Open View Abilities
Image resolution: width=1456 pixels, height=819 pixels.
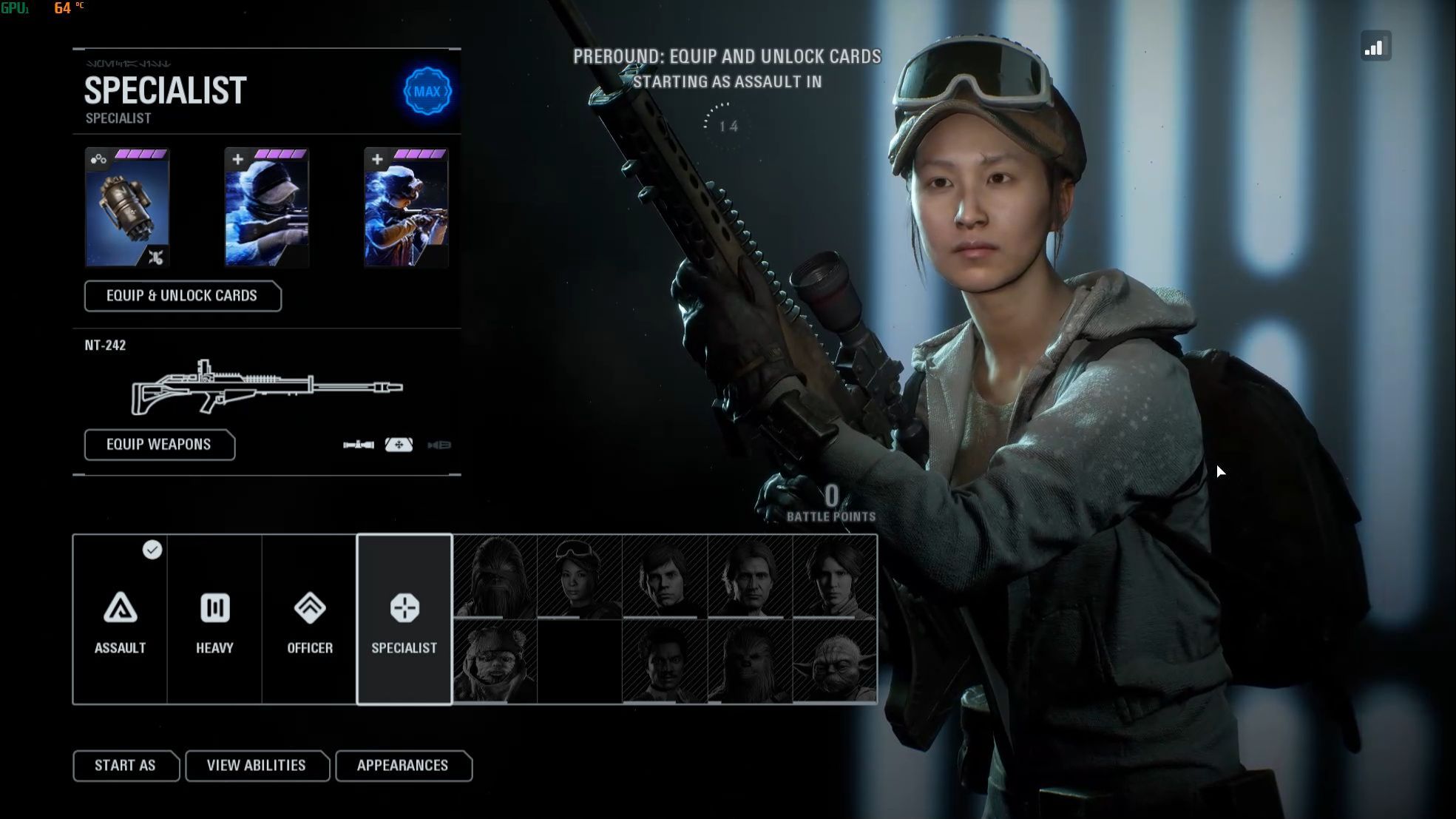(x=256, y=766)
